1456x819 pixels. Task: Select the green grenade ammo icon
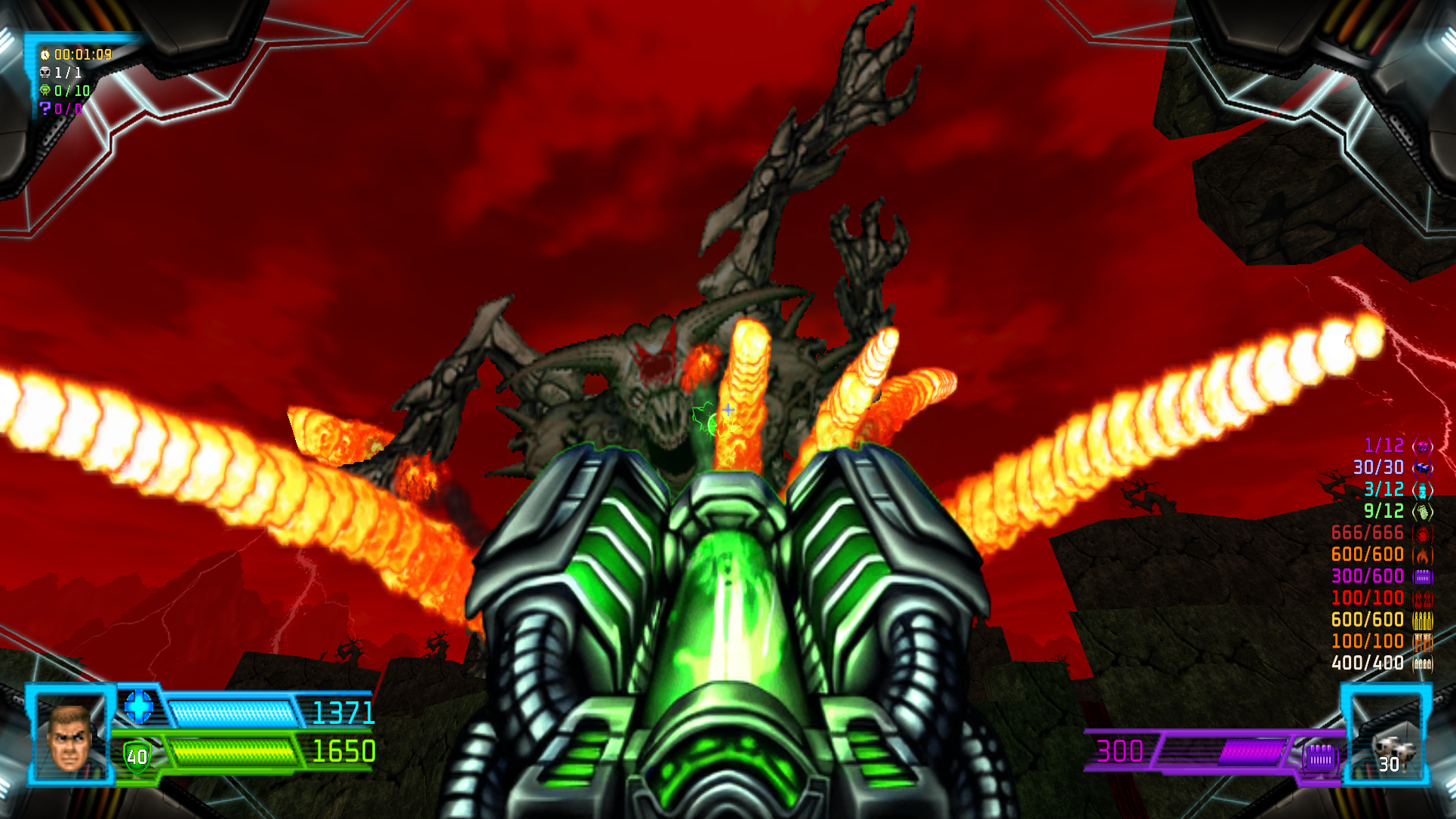point(1422,512)
